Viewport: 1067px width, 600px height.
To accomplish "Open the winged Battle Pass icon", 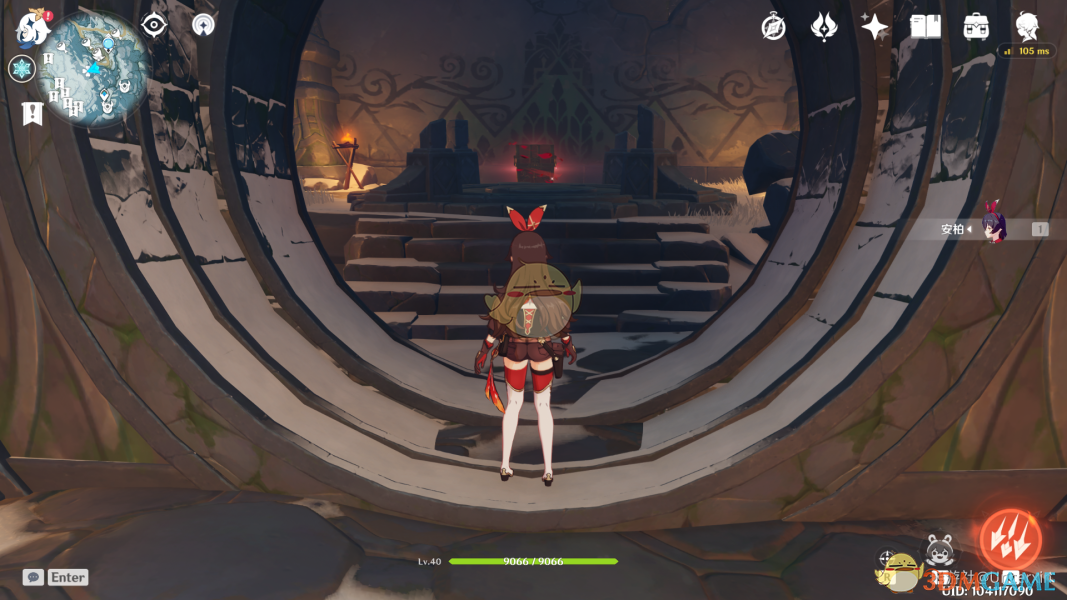I will pos(823,27).
